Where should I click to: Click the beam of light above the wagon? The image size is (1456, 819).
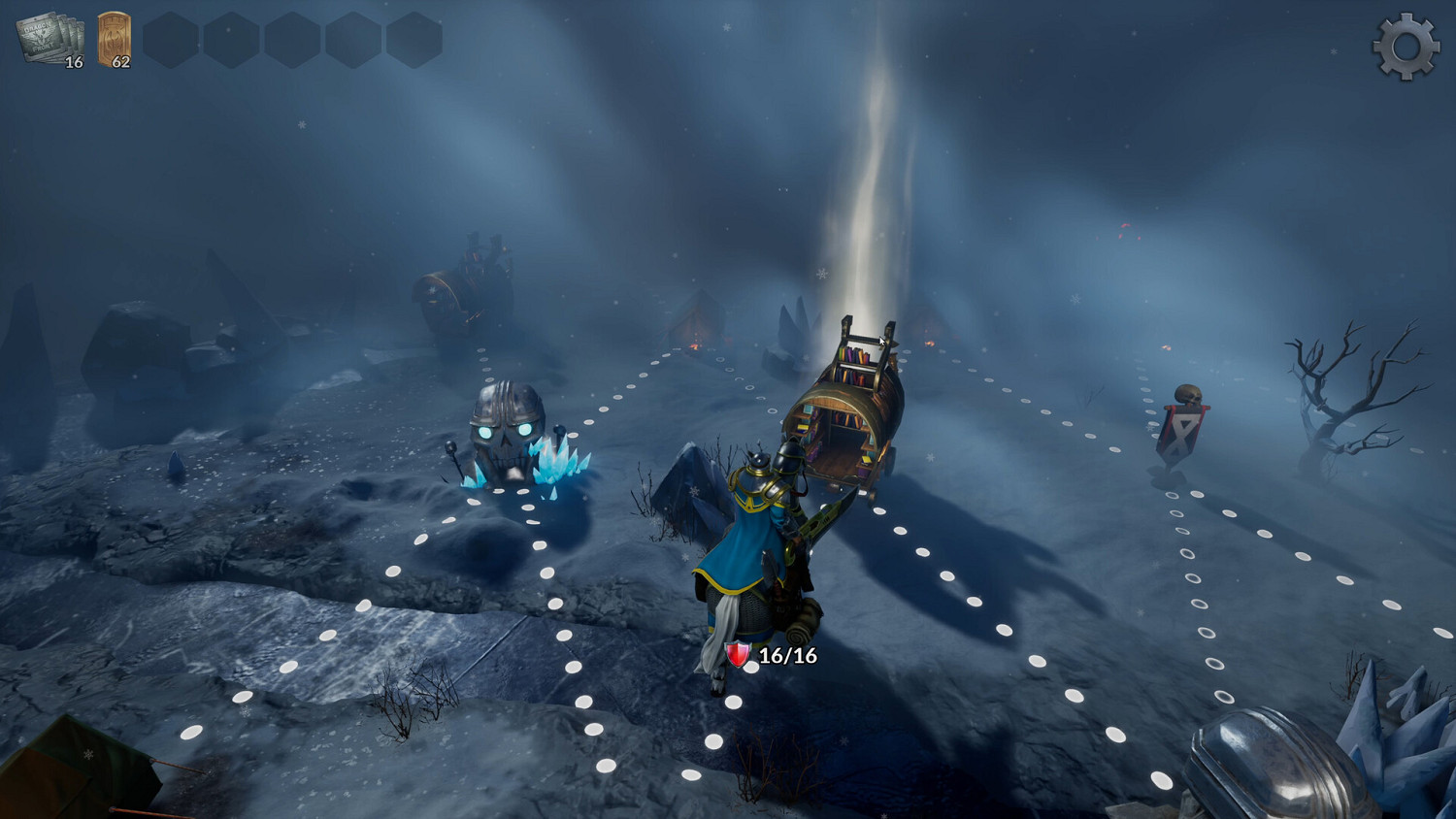[x=864, y=194]
